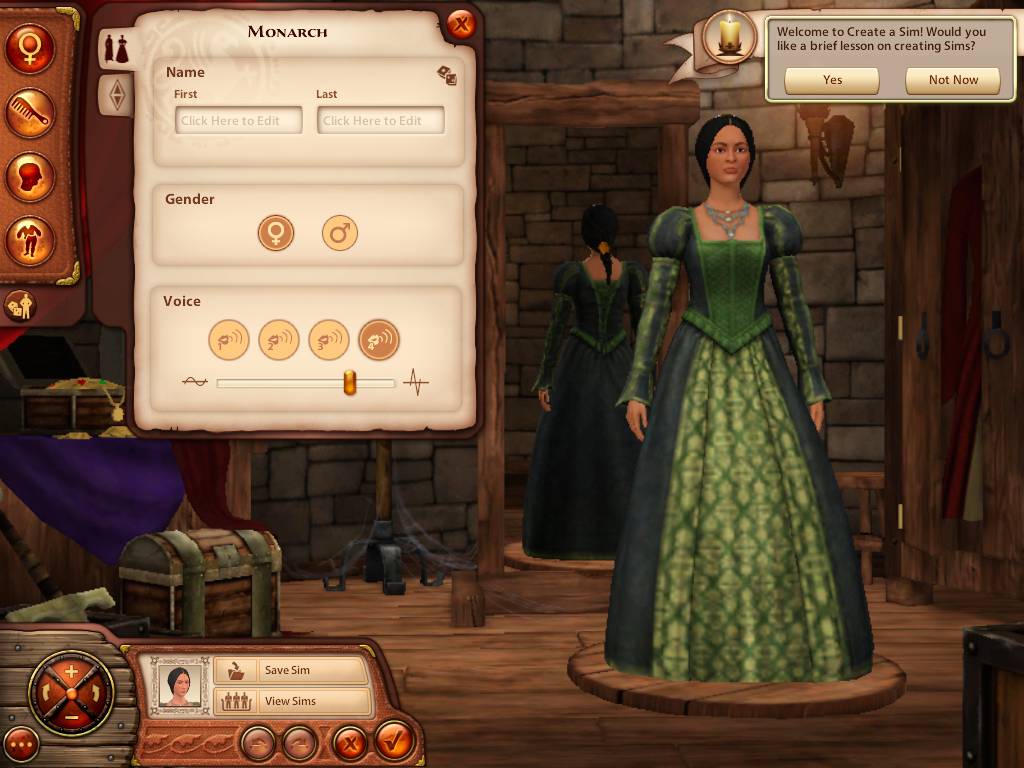Confirm the Sim with the checkmark button
1024x768 pixels.
point(395,743)
